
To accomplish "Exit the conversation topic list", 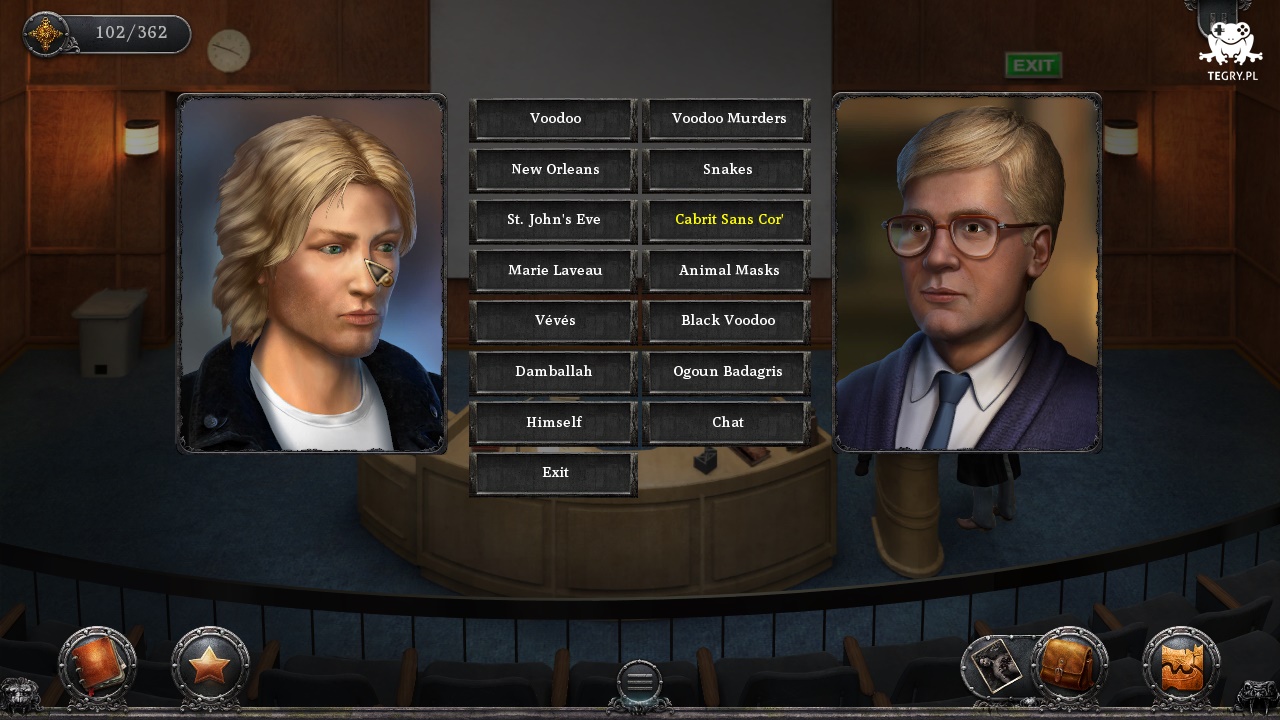I will pos(553,473).
